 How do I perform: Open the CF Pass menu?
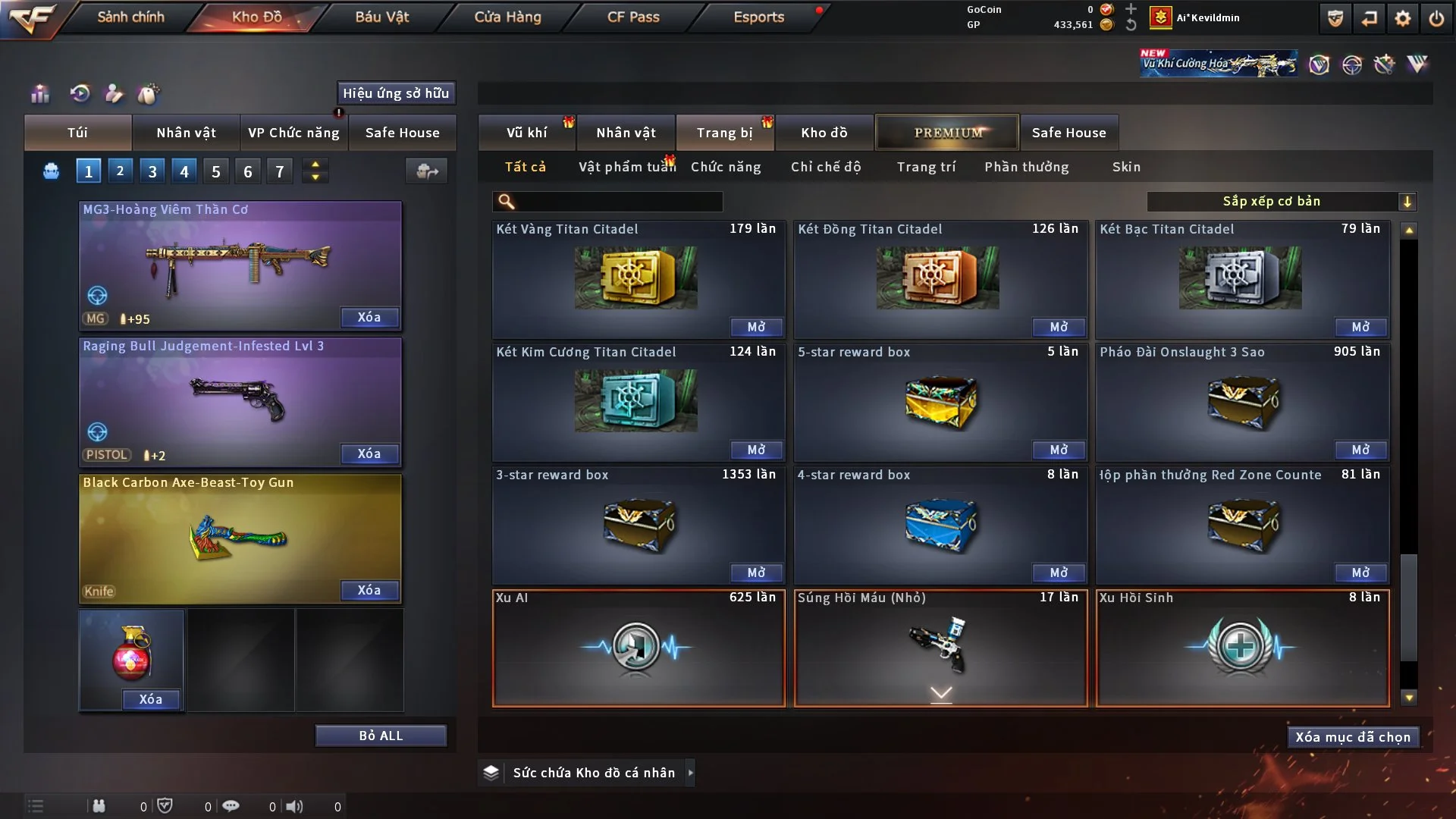point(632,17)
